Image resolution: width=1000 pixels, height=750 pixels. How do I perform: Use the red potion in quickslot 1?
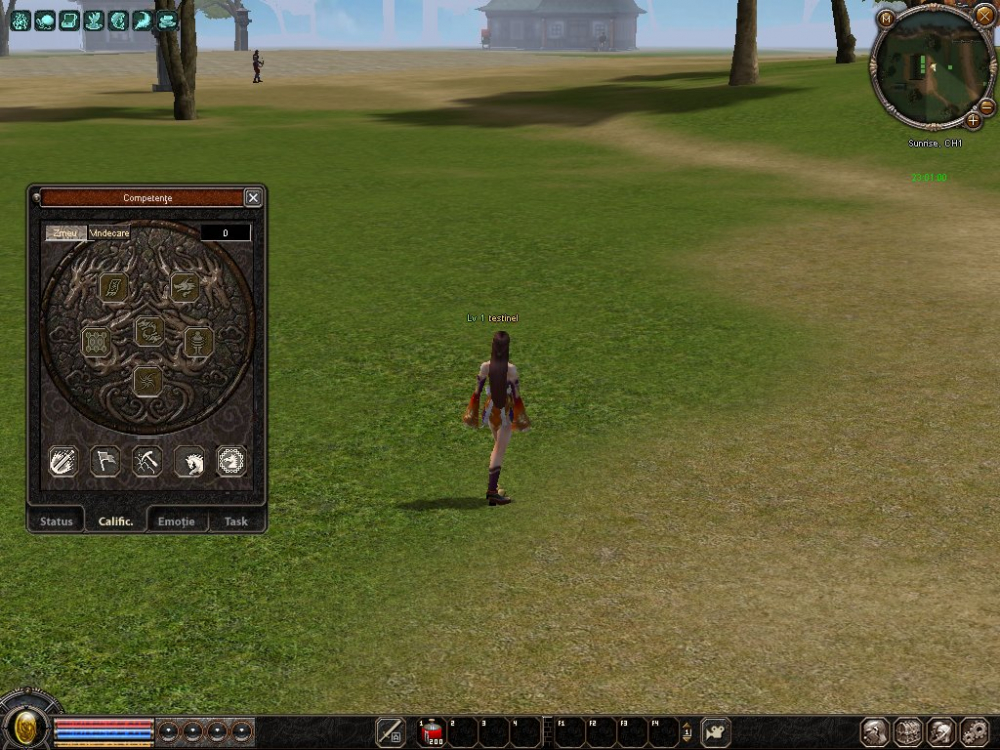point(432,733)
